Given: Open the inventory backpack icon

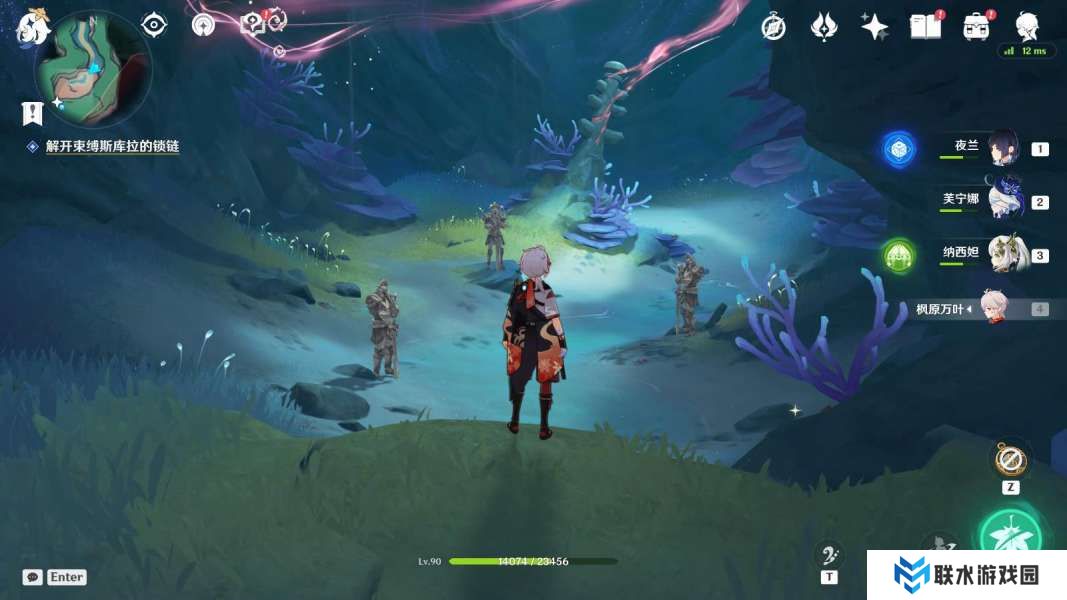Looking at the screenshot, I should [976, 27].
